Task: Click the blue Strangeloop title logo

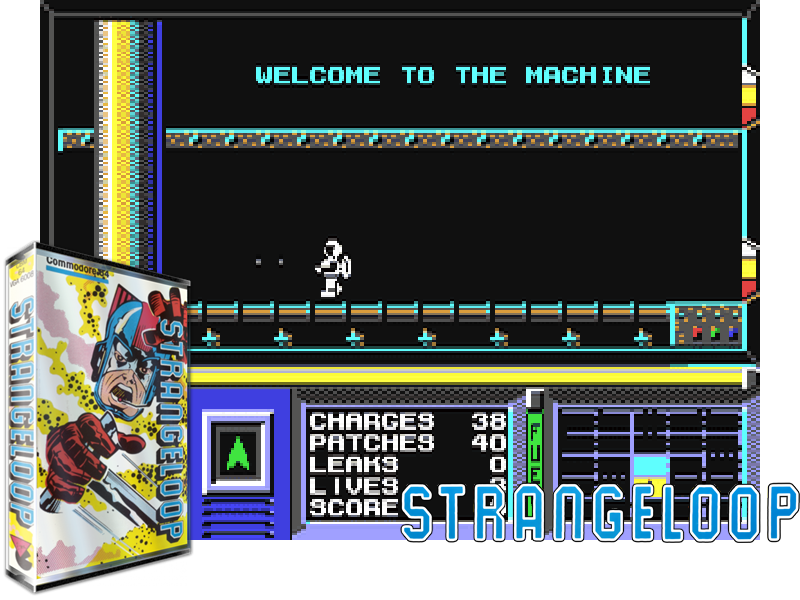Action: tap(600, 512)
